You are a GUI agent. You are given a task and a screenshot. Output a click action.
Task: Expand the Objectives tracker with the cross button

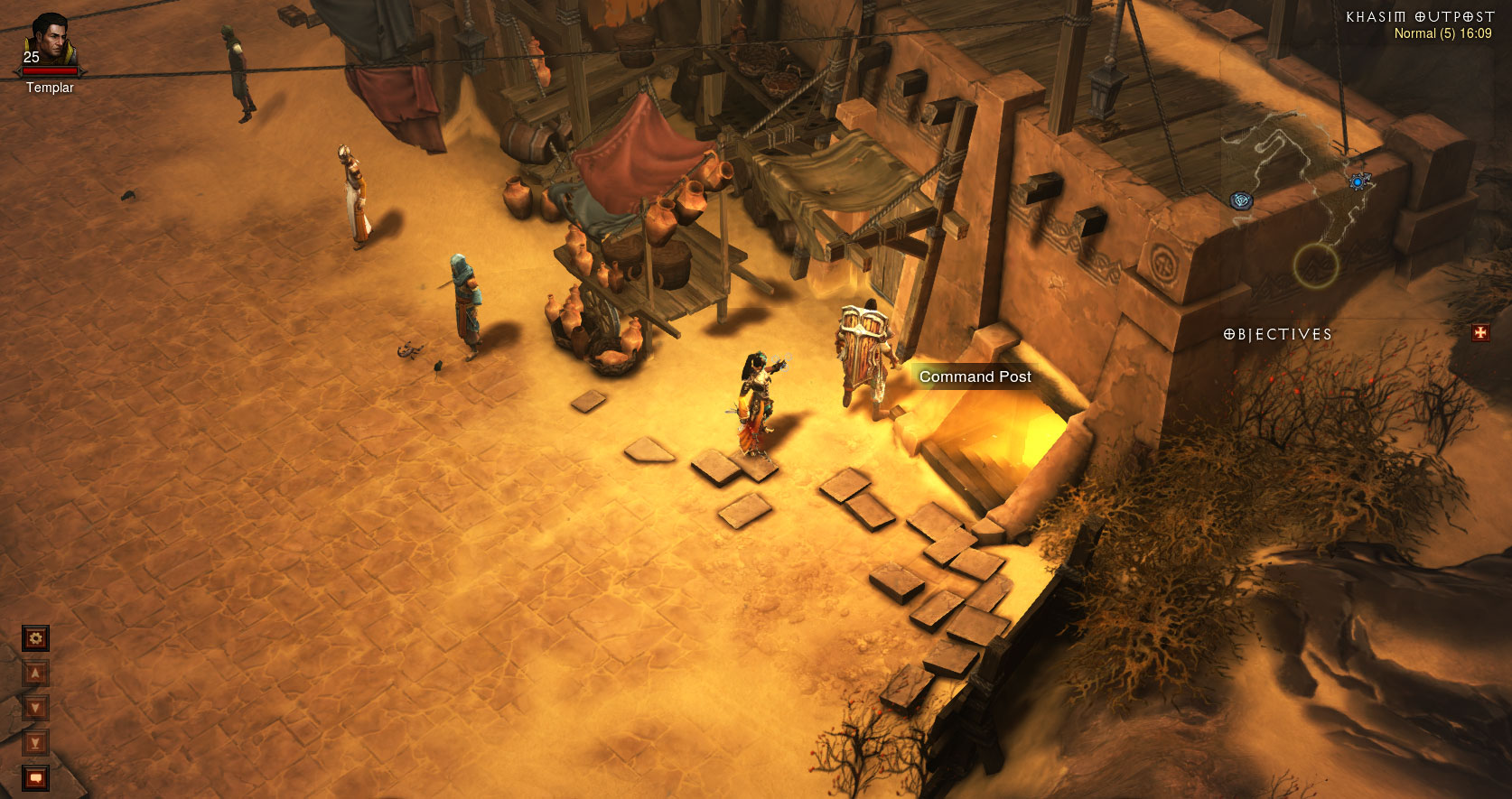point(1480,333)
